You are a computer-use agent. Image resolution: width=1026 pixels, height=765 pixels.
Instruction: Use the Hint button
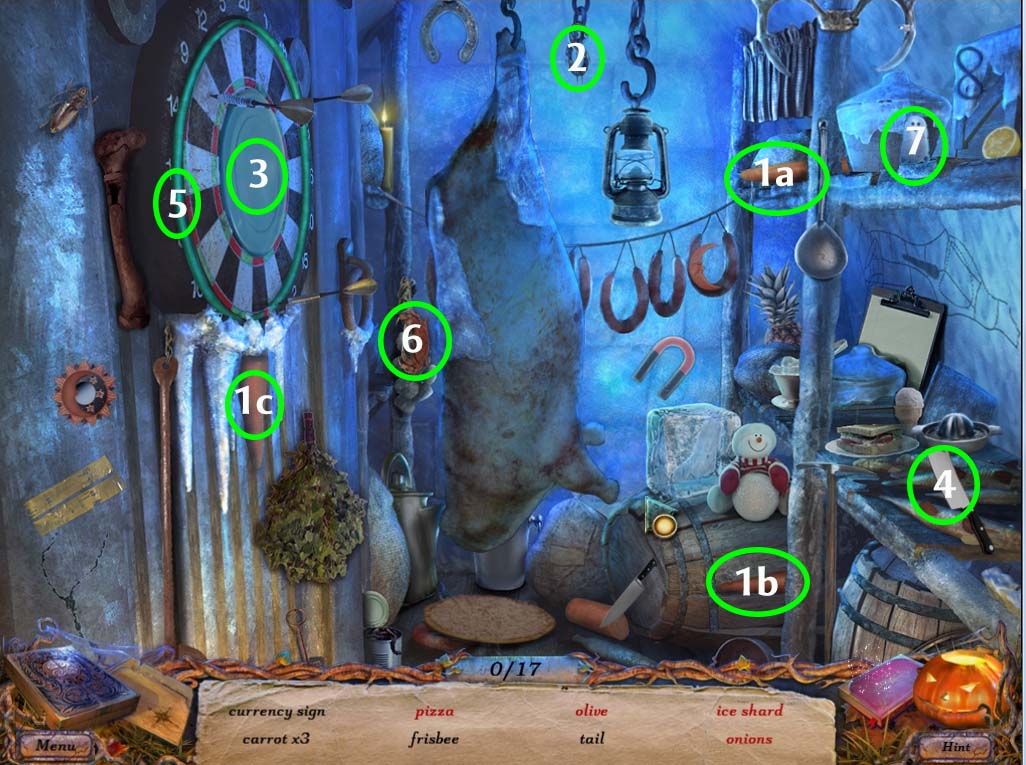click(957, 746)
